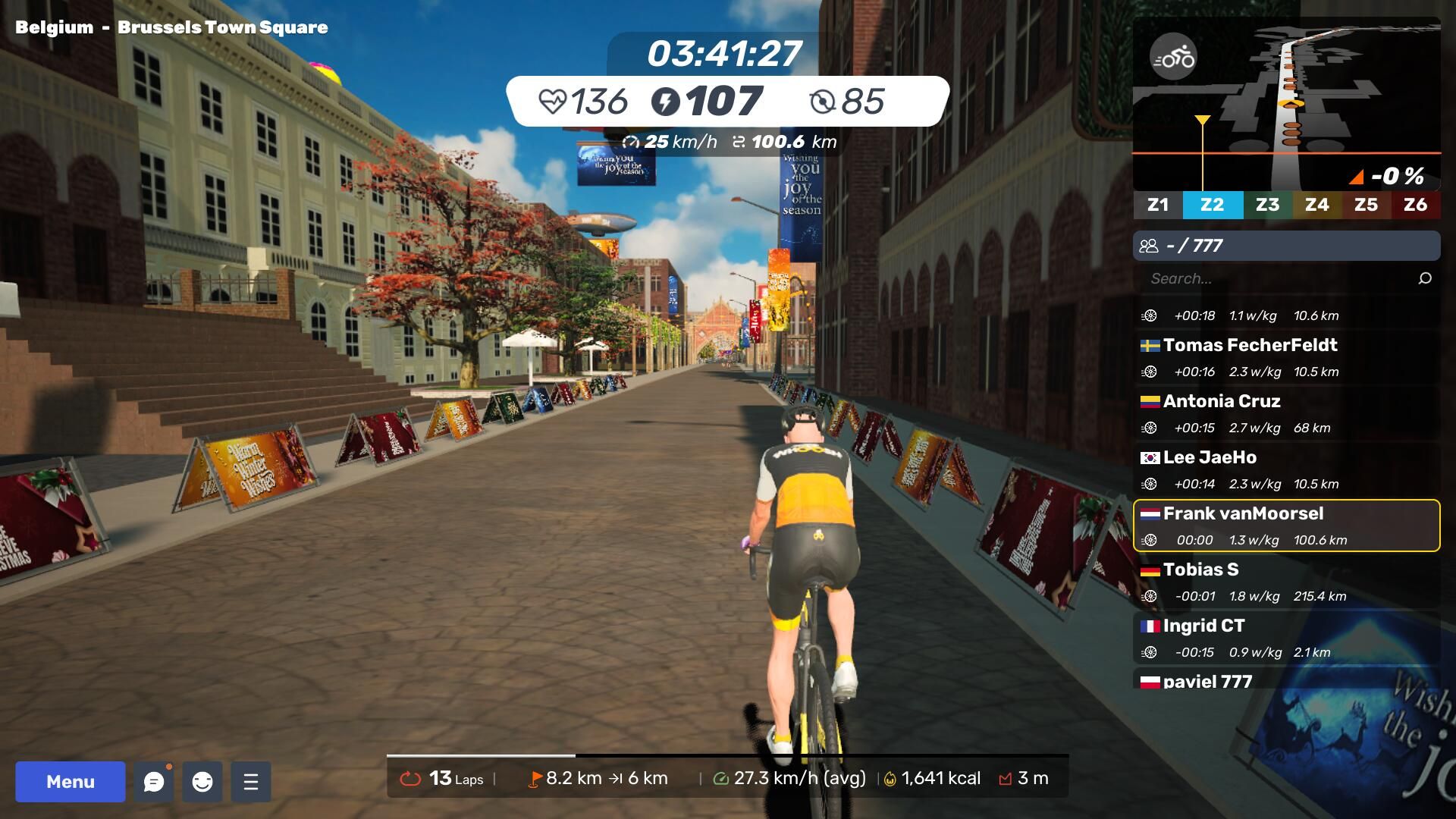Open the blue Menu button
Image resolution: width=1456 pixels, height=819 pixels.
pyautogui.click(x=71, y=781)
